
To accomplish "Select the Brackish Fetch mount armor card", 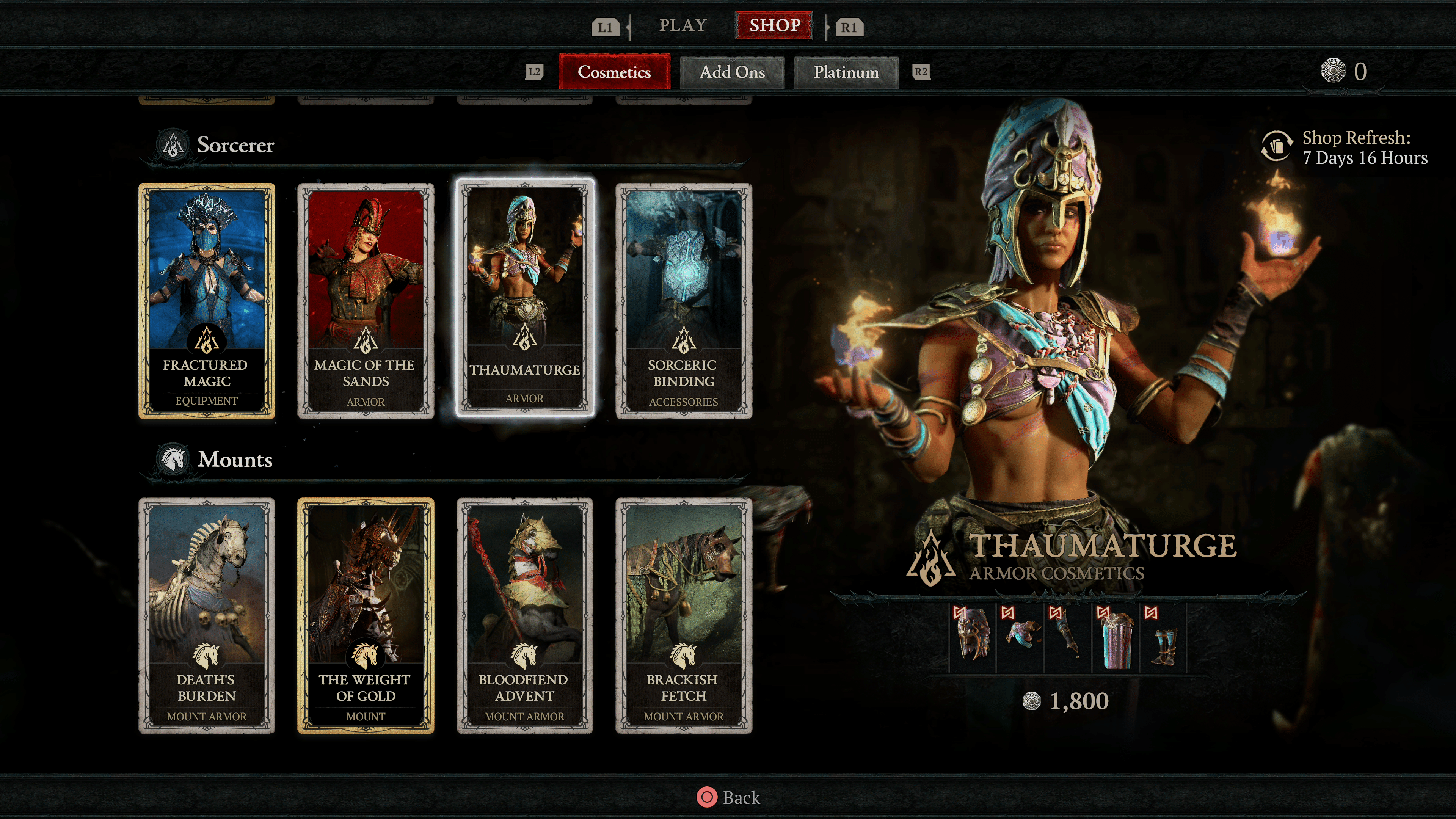I will tap(683, 615).
